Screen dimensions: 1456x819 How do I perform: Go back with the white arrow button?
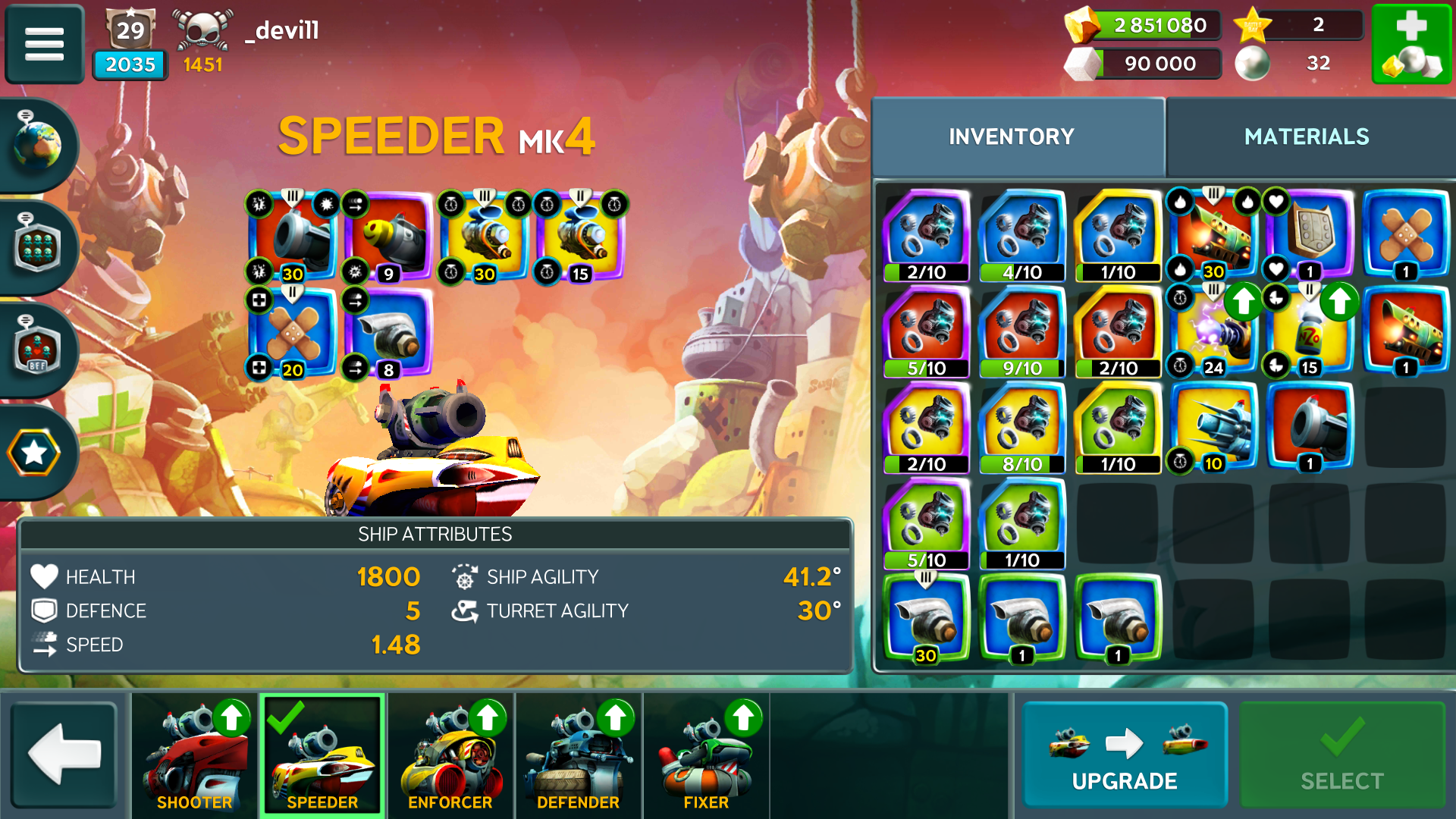point(64,754)
